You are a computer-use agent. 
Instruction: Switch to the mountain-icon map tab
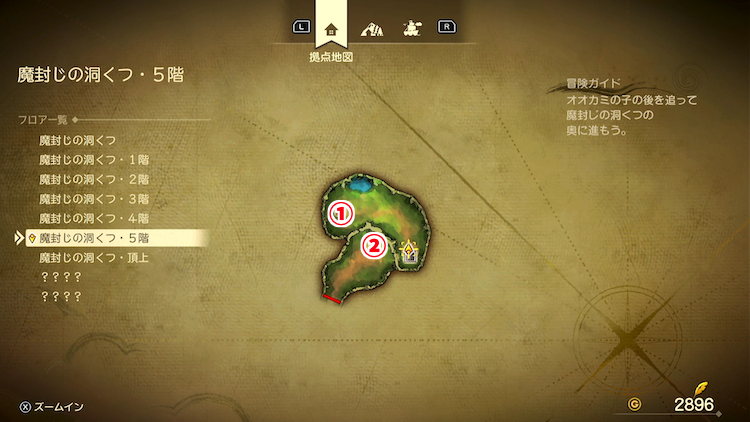(x=370, y=28)
